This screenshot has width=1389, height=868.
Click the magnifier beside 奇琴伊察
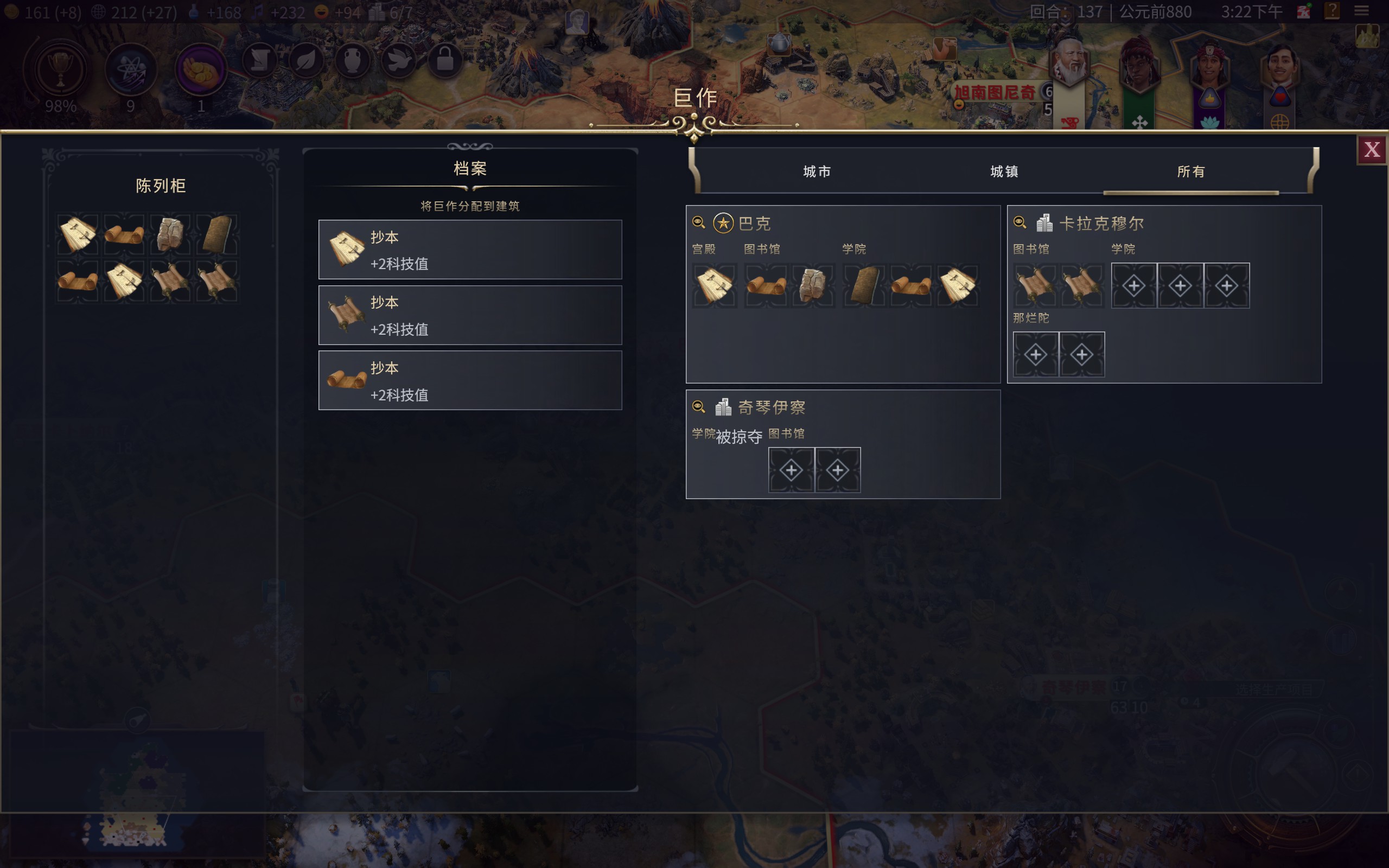click(699, 406)
